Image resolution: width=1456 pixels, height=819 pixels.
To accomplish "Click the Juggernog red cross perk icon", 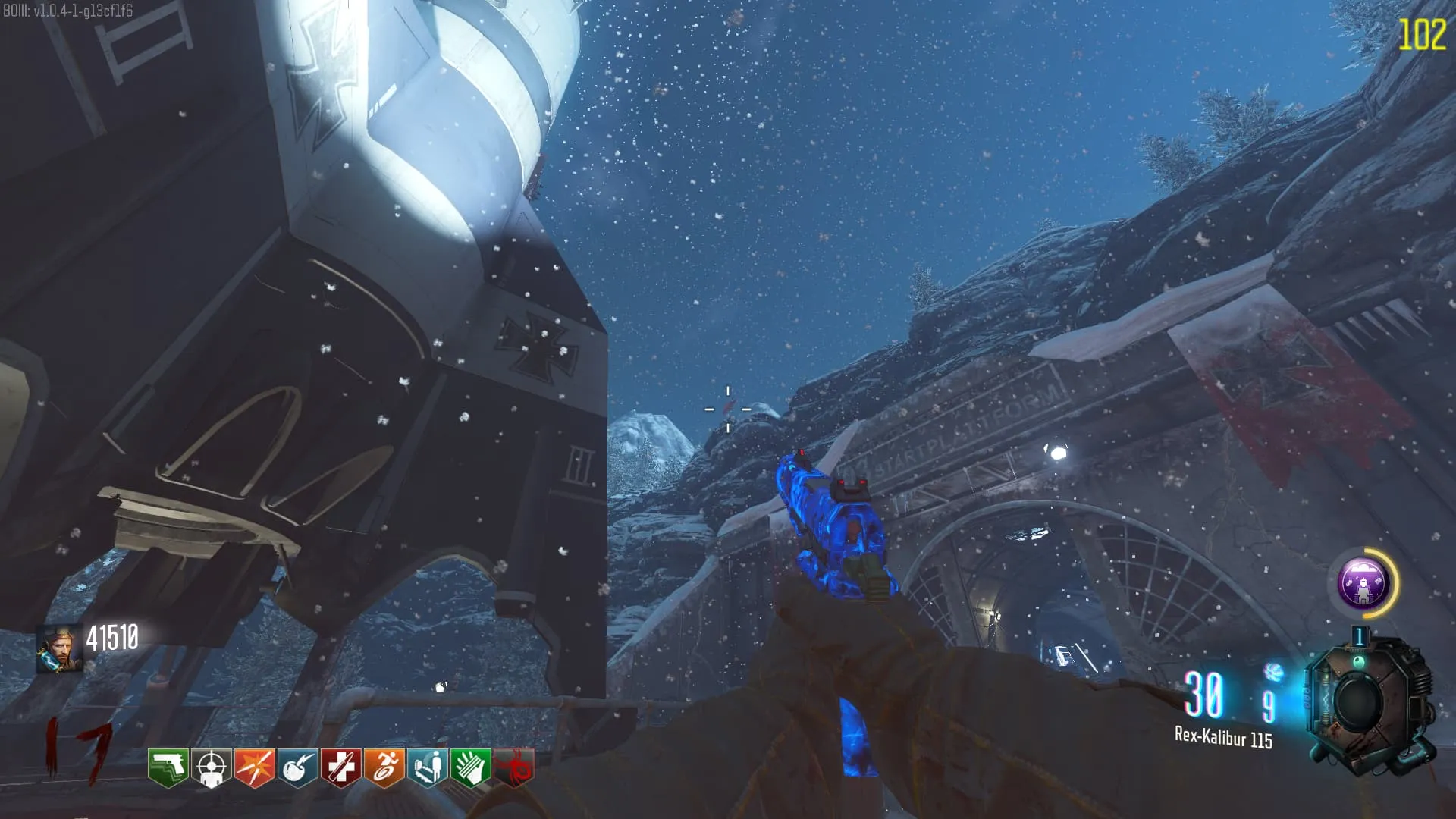I will tap(341, 767).
